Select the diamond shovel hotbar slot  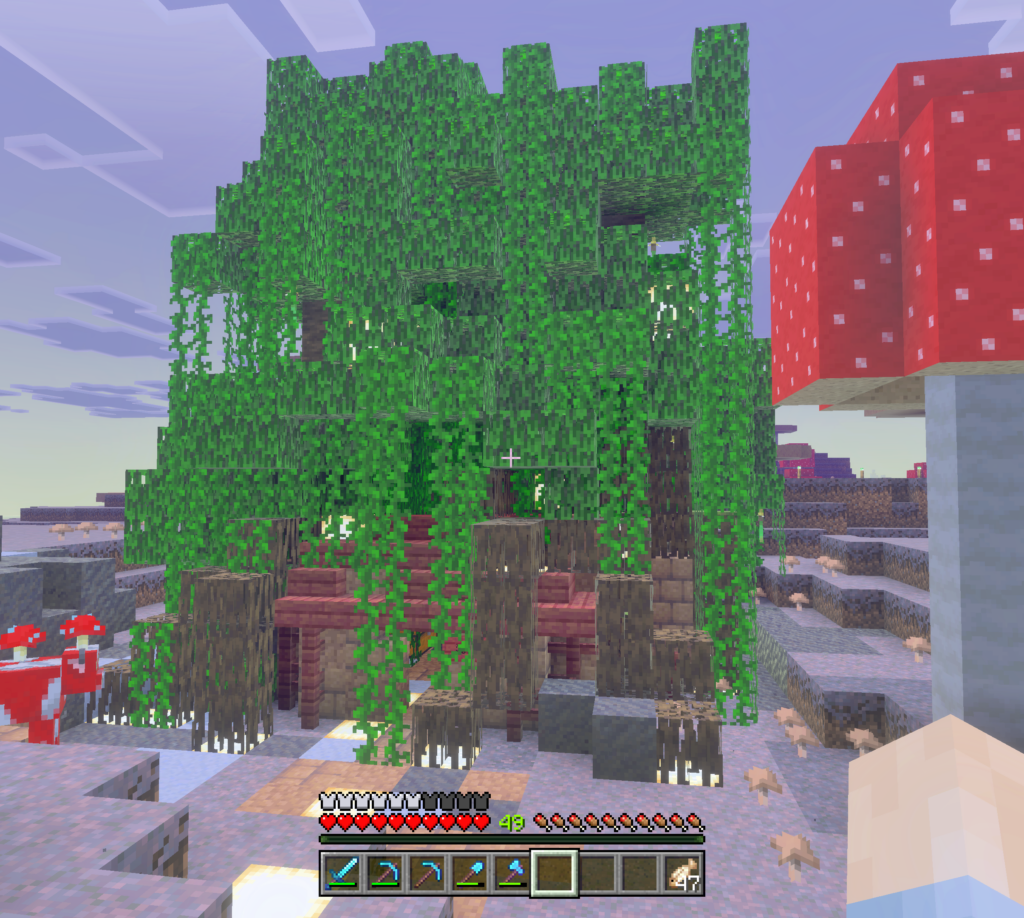coord(470,873)
